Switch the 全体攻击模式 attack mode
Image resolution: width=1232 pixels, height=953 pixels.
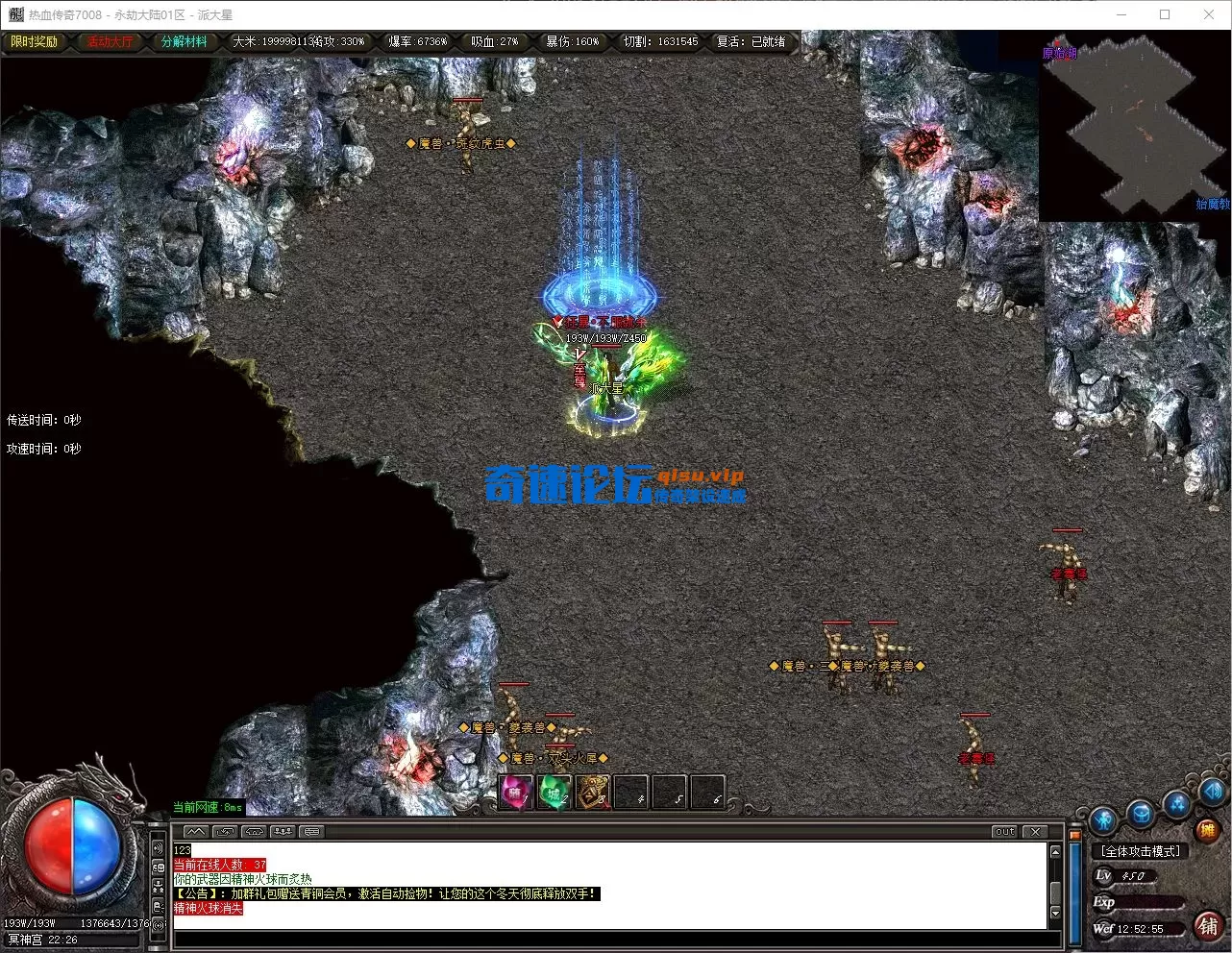pos(1141,851)
